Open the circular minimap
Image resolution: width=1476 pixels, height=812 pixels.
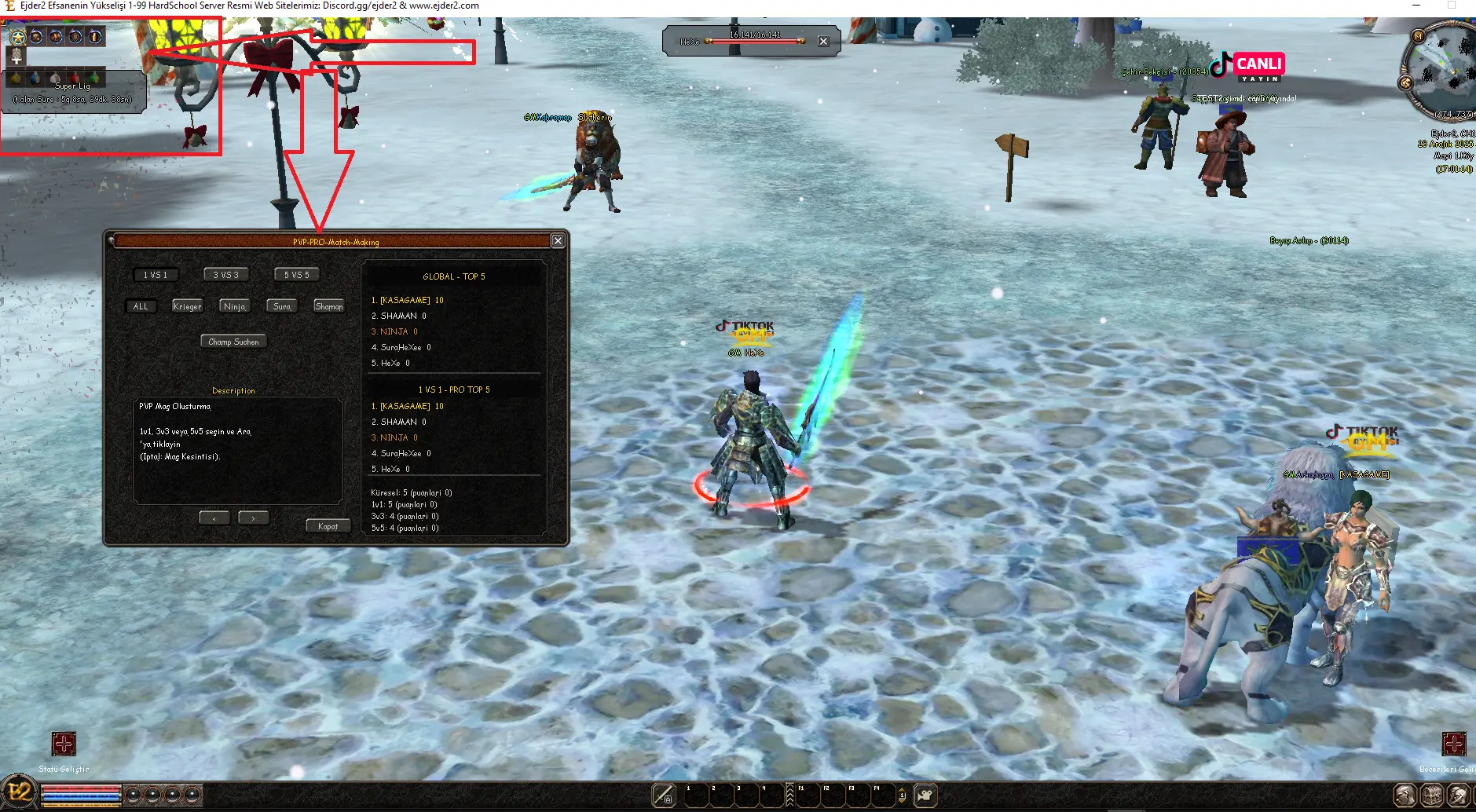[1441, 71]
